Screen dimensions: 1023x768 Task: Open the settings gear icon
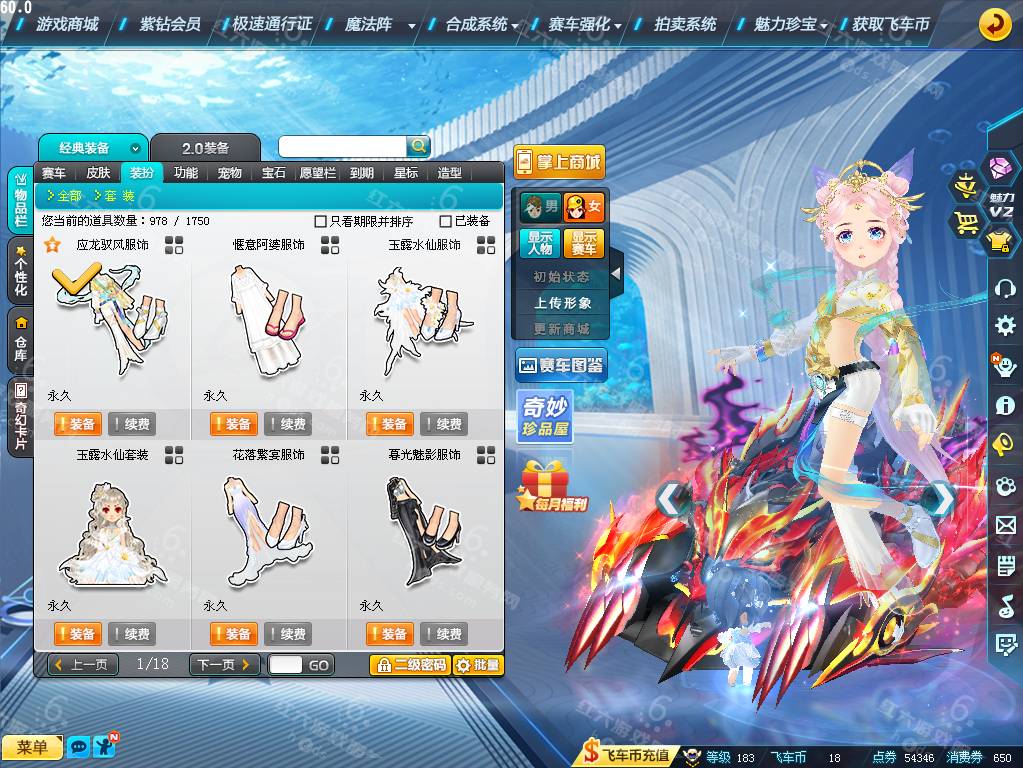[1004, 326]
